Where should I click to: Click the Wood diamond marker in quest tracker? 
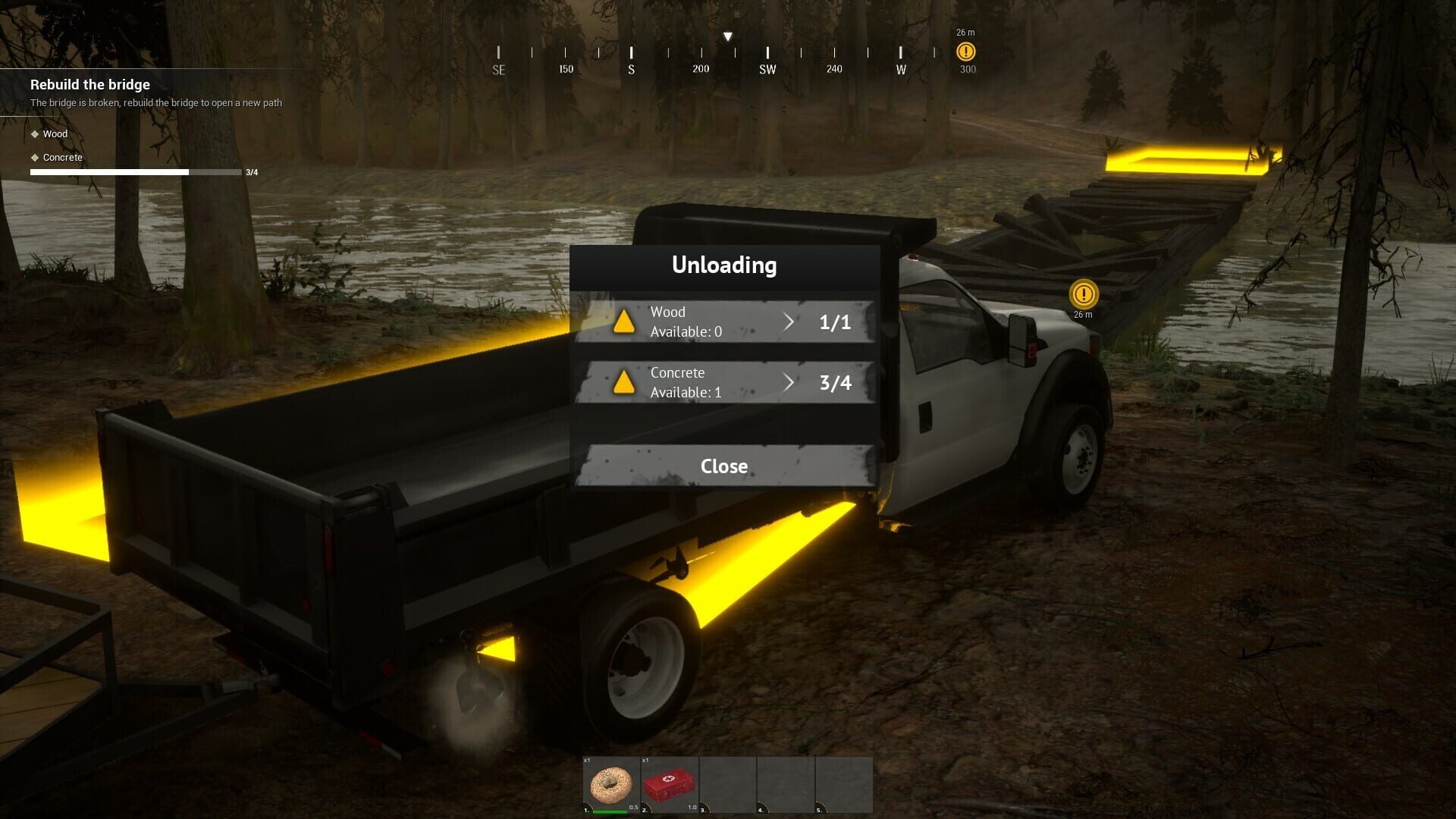click(x=34, y=133)
